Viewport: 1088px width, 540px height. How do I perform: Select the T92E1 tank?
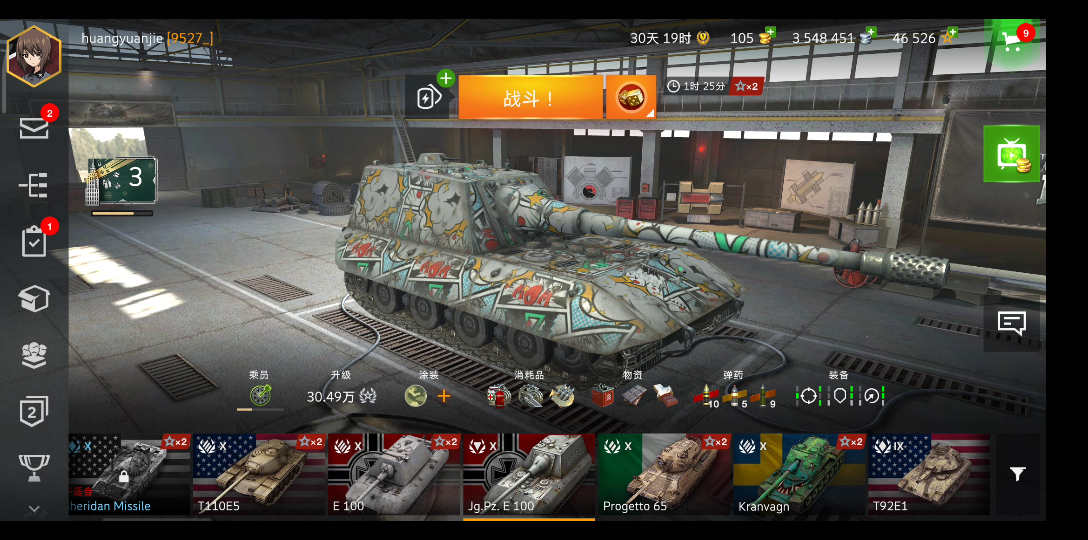click(928, 474)
